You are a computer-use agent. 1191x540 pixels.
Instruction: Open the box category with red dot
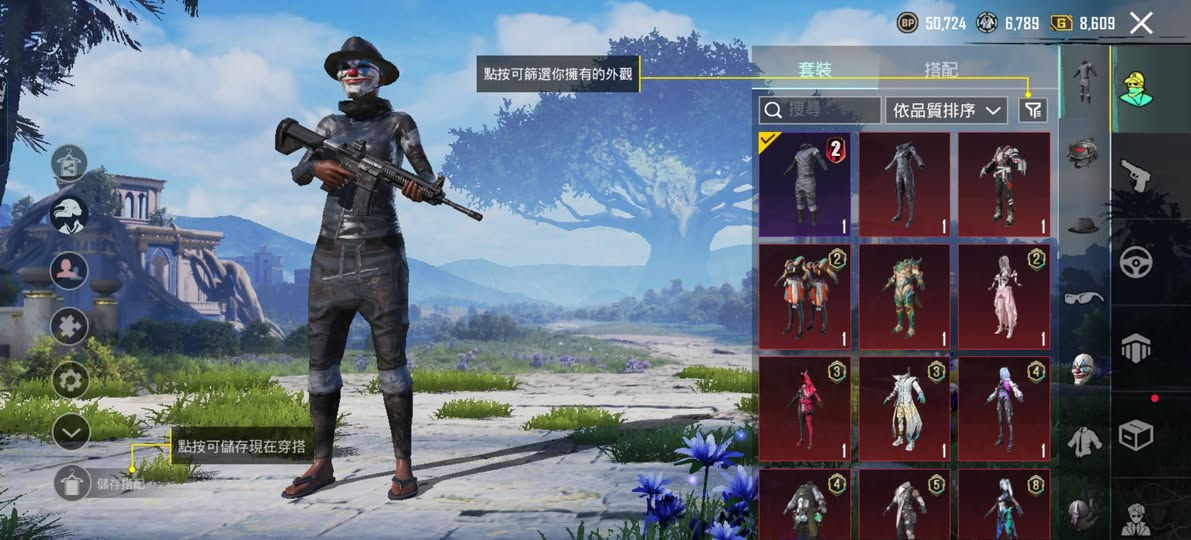tap(1135, 434)
